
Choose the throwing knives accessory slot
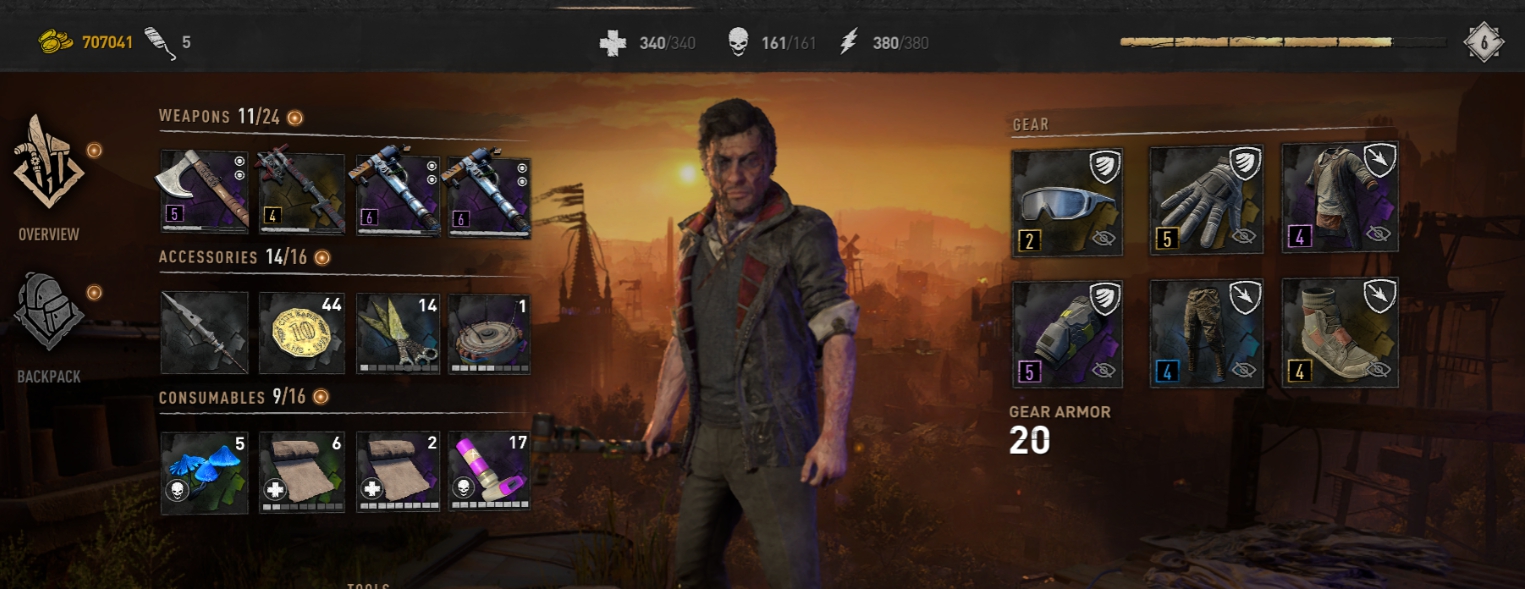click(x=398, y=333)
